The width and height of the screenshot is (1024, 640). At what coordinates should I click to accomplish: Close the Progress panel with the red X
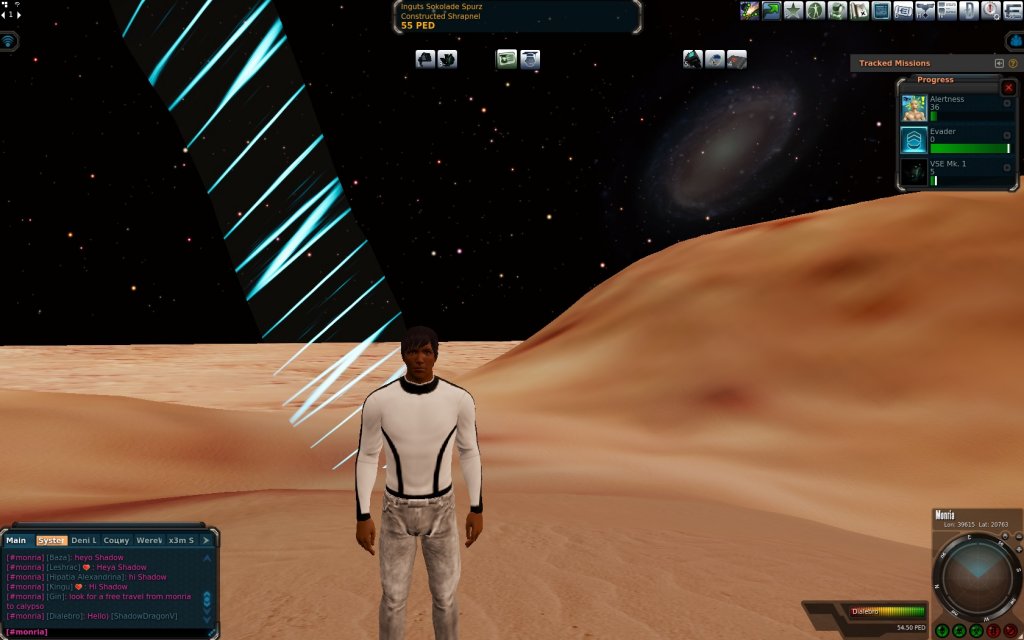(1007, 88)
